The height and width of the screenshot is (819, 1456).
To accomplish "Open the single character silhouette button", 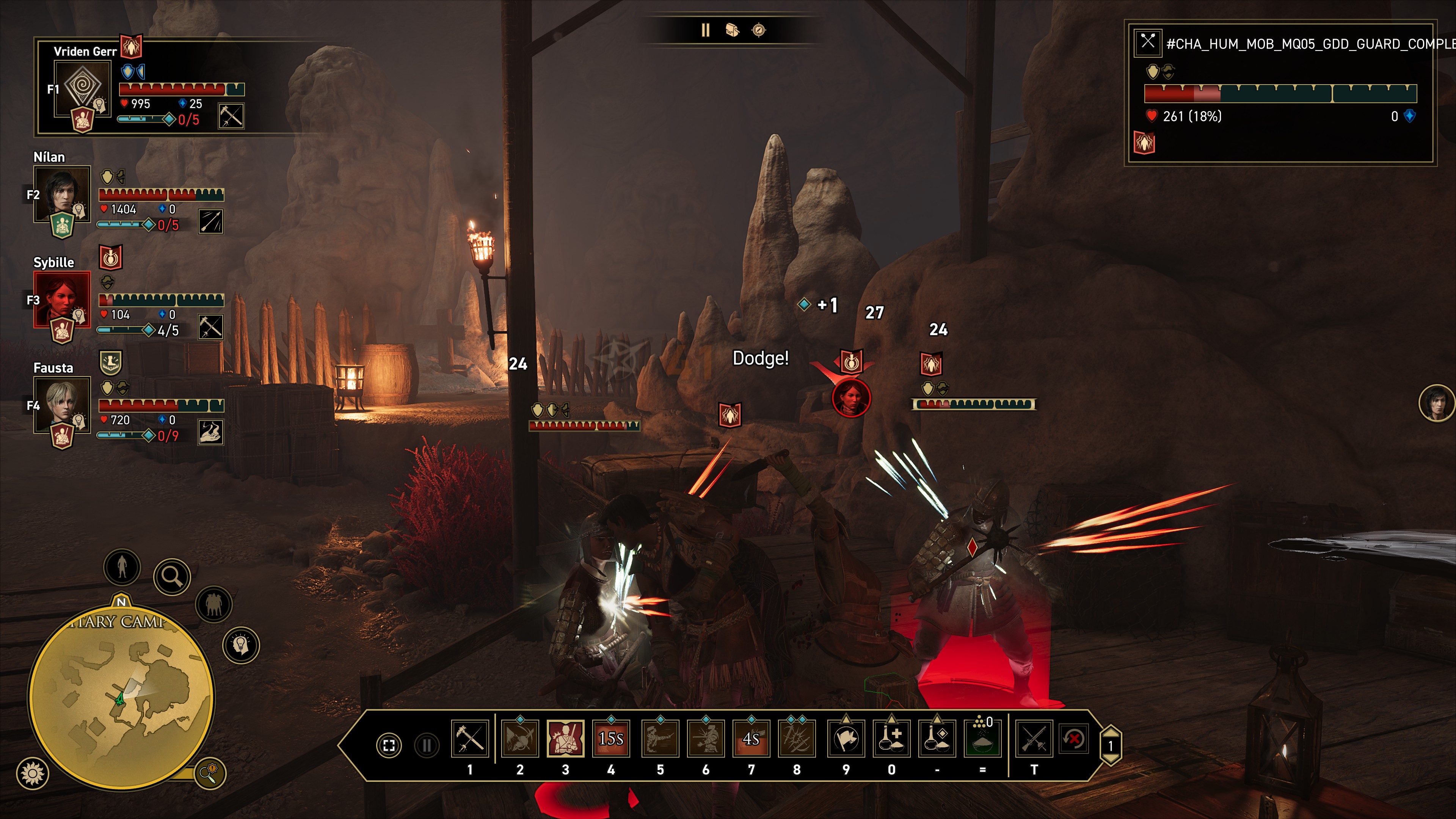I will [x=122, y=566].
